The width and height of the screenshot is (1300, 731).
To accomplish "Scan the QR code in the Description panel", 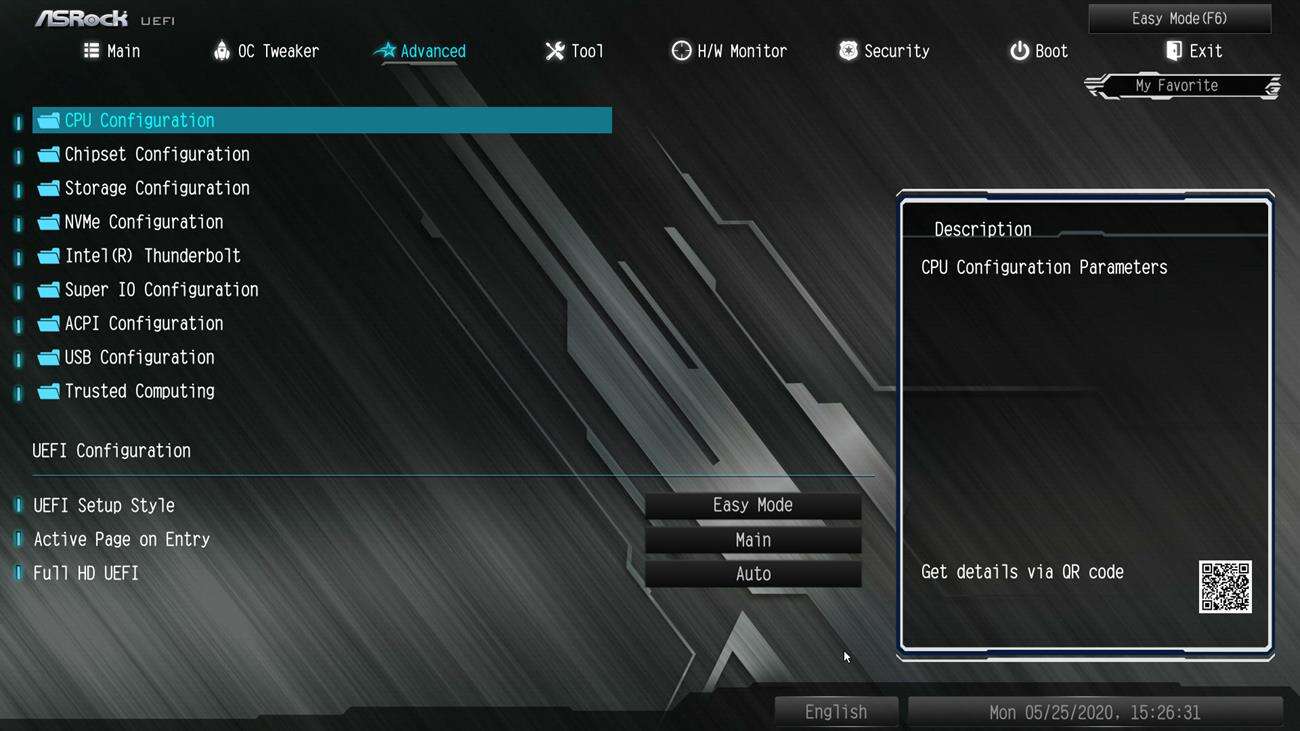I will coord(1224,589).
